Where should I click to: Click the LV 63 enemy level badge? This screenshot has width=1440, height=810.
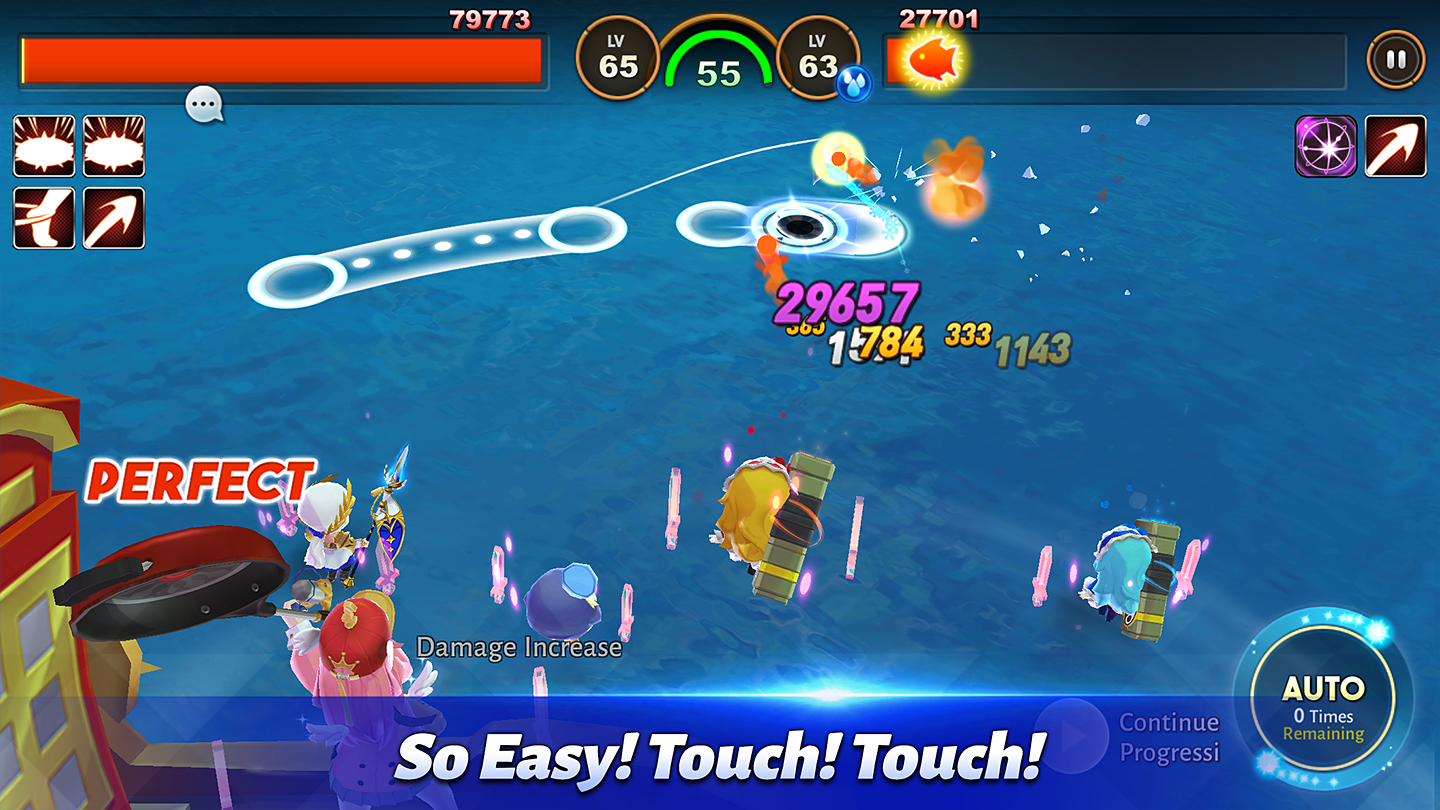pyautogui.click(x=819, y=58)
